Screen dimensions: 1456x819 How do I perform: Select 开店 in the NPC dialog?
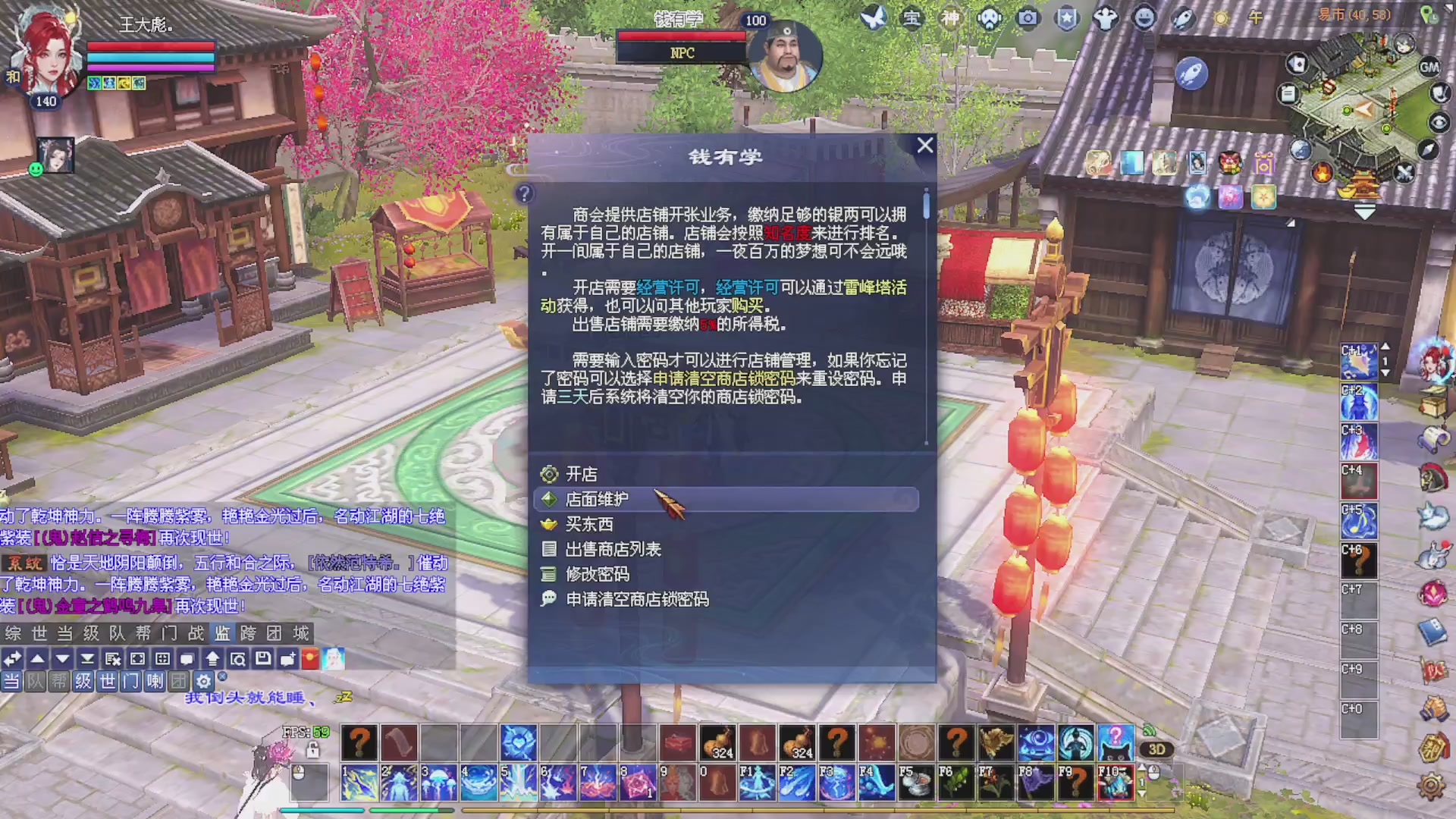[581, 473]
